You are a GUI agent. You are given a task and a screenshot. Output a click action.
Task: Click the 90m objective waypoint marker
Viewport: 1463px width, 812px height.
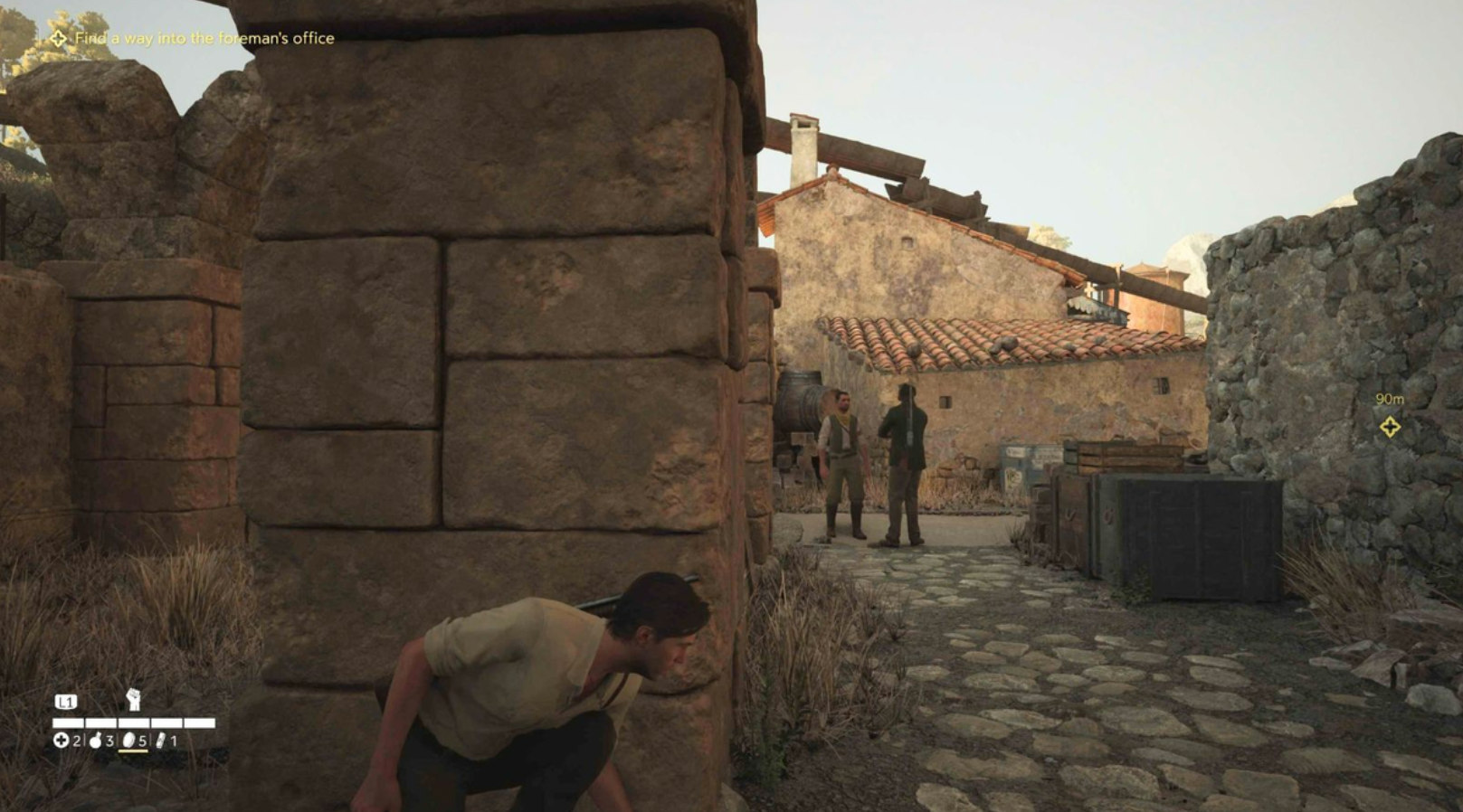point(1390,427)
